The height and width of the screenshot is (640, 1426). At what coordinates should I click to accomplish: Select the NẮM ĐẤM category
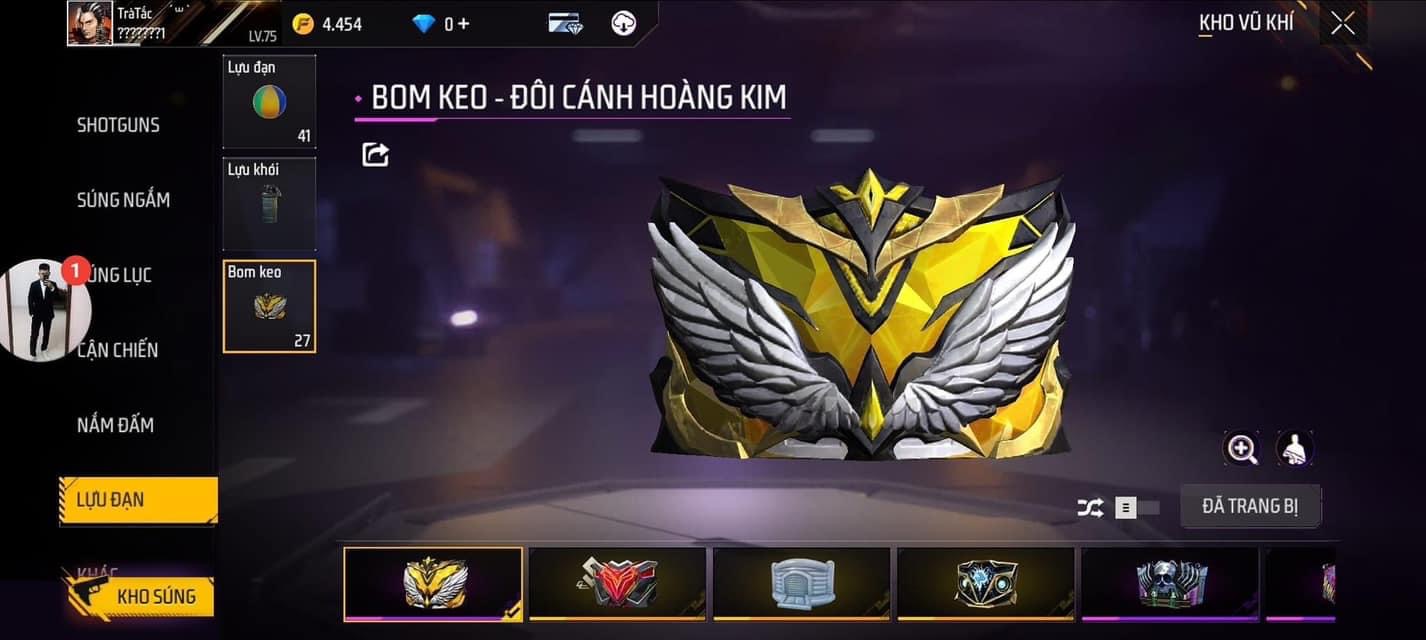[x=115, y=425]
